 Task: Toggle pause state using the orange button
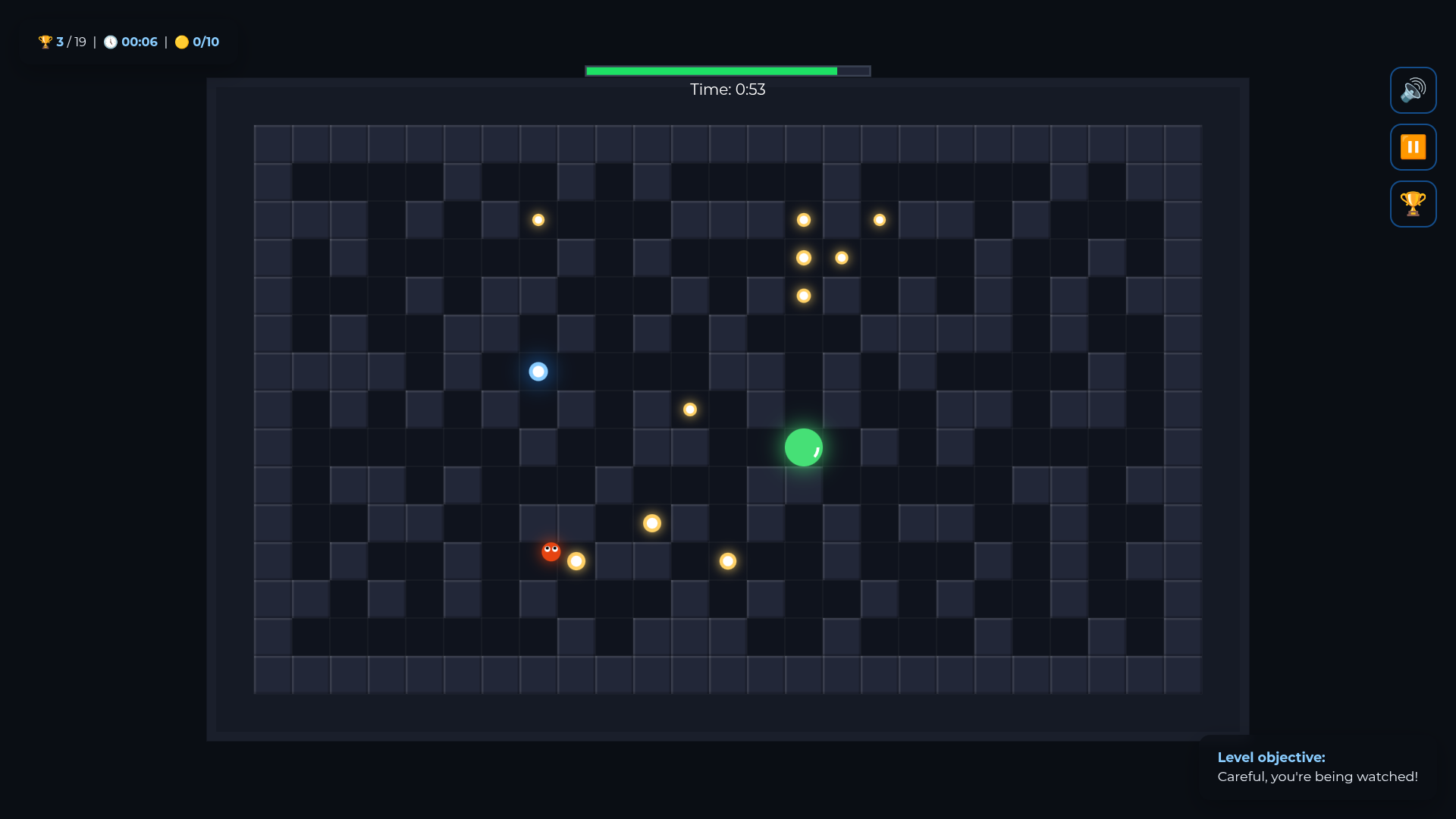(1413, 146)
